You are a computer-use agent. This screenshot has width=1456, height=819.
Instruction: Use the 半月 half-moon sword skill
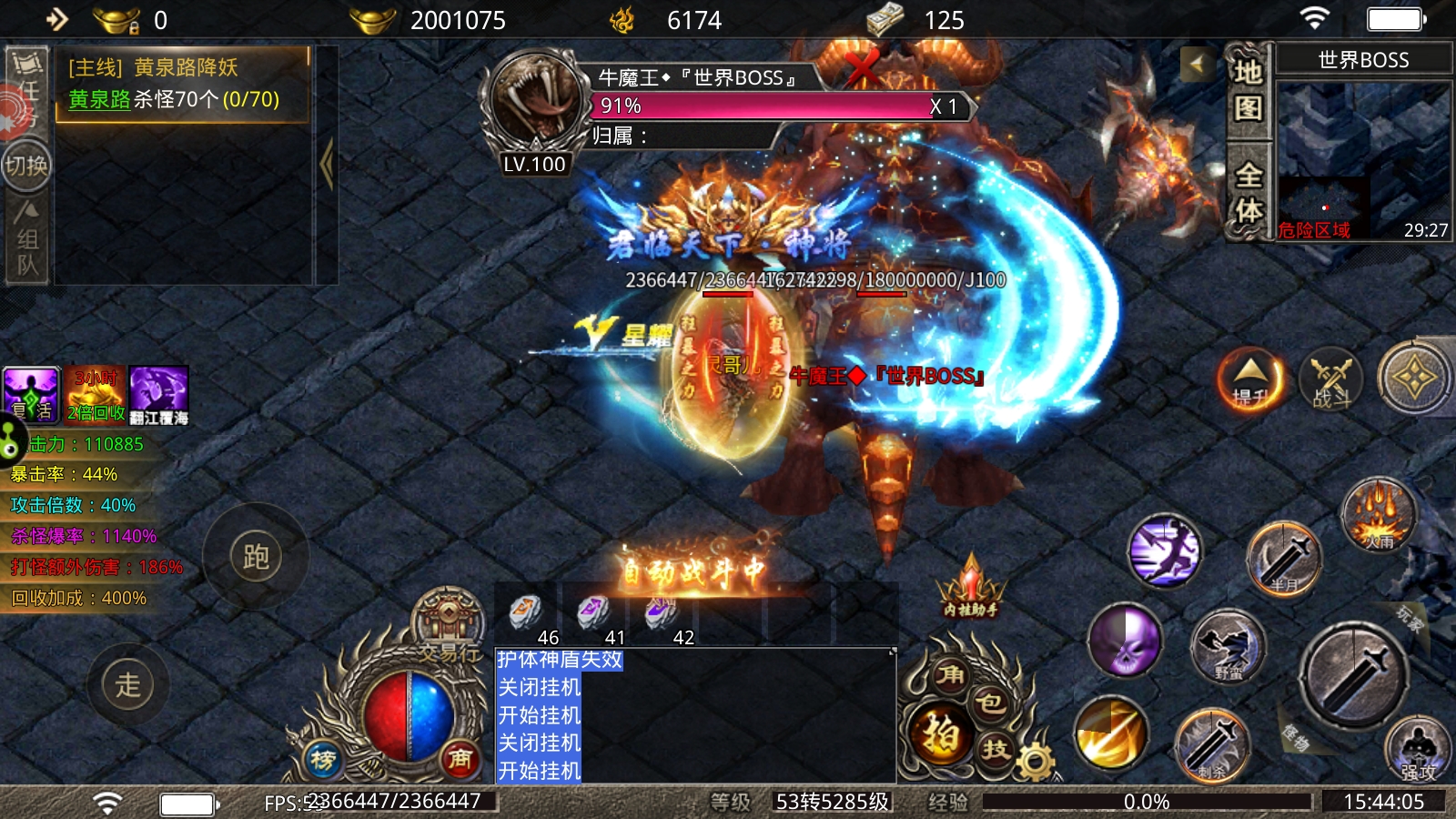(1283, 558)
